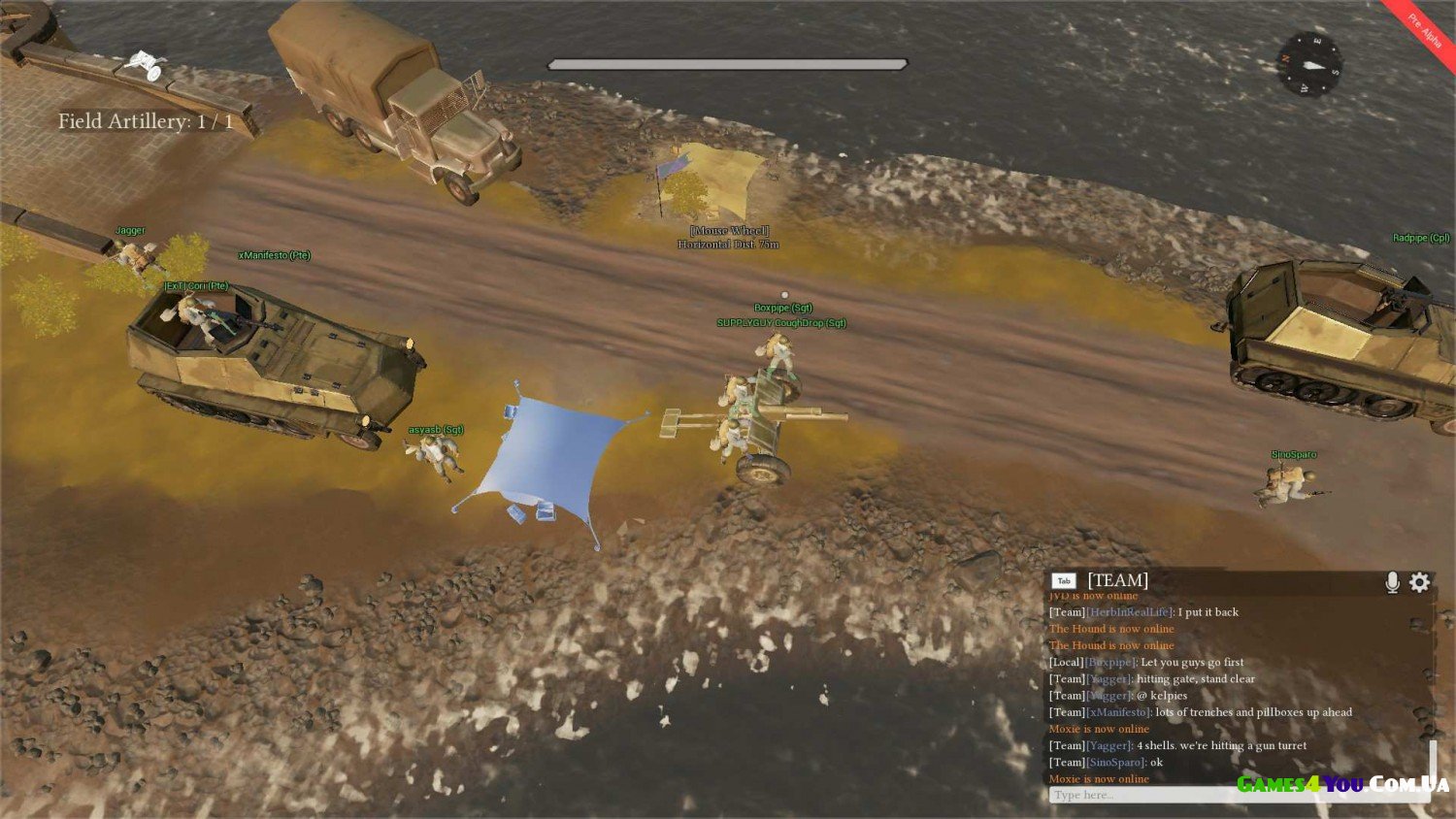Viewport: 1456px width, 819px height.
Task: Toggle the voice chat microphone icon
Action: click(1392, 581)
